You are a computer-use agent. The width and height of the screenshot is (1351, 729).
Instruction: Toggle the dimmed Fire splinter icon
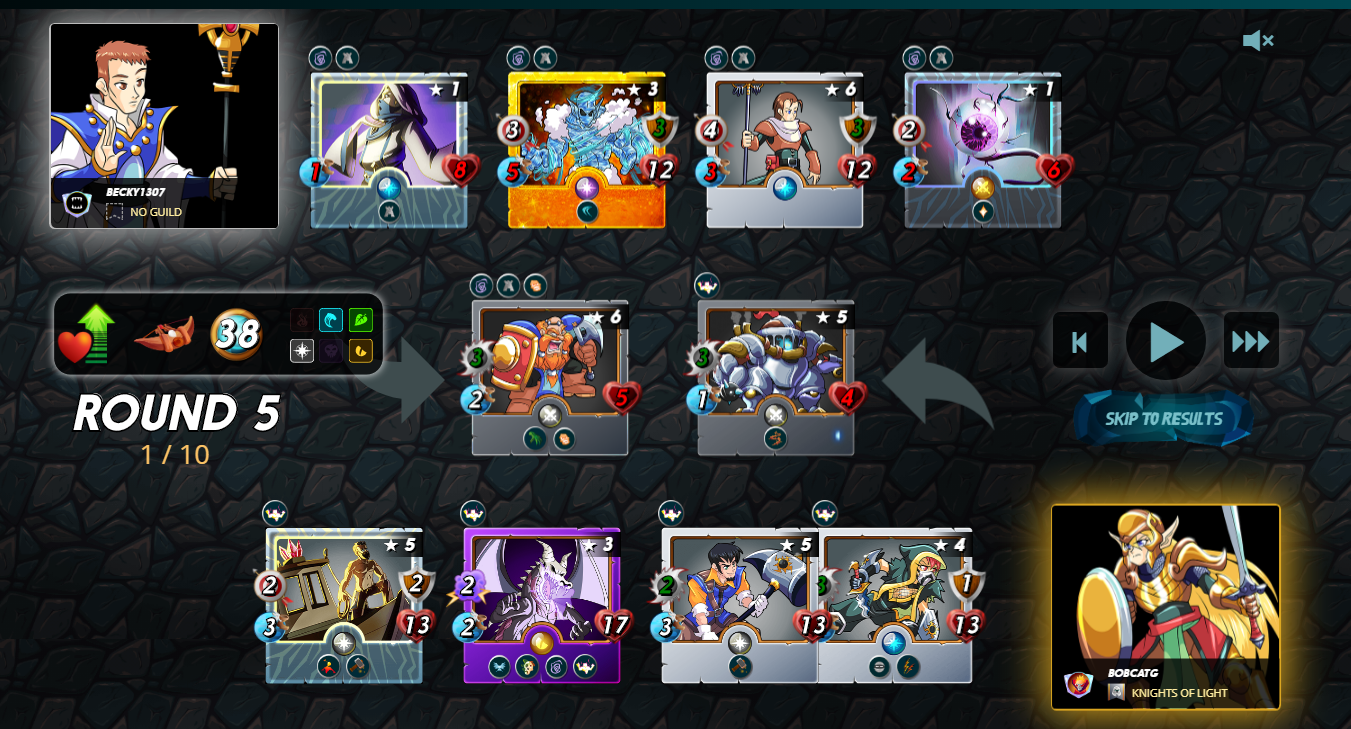coord(302,319)
